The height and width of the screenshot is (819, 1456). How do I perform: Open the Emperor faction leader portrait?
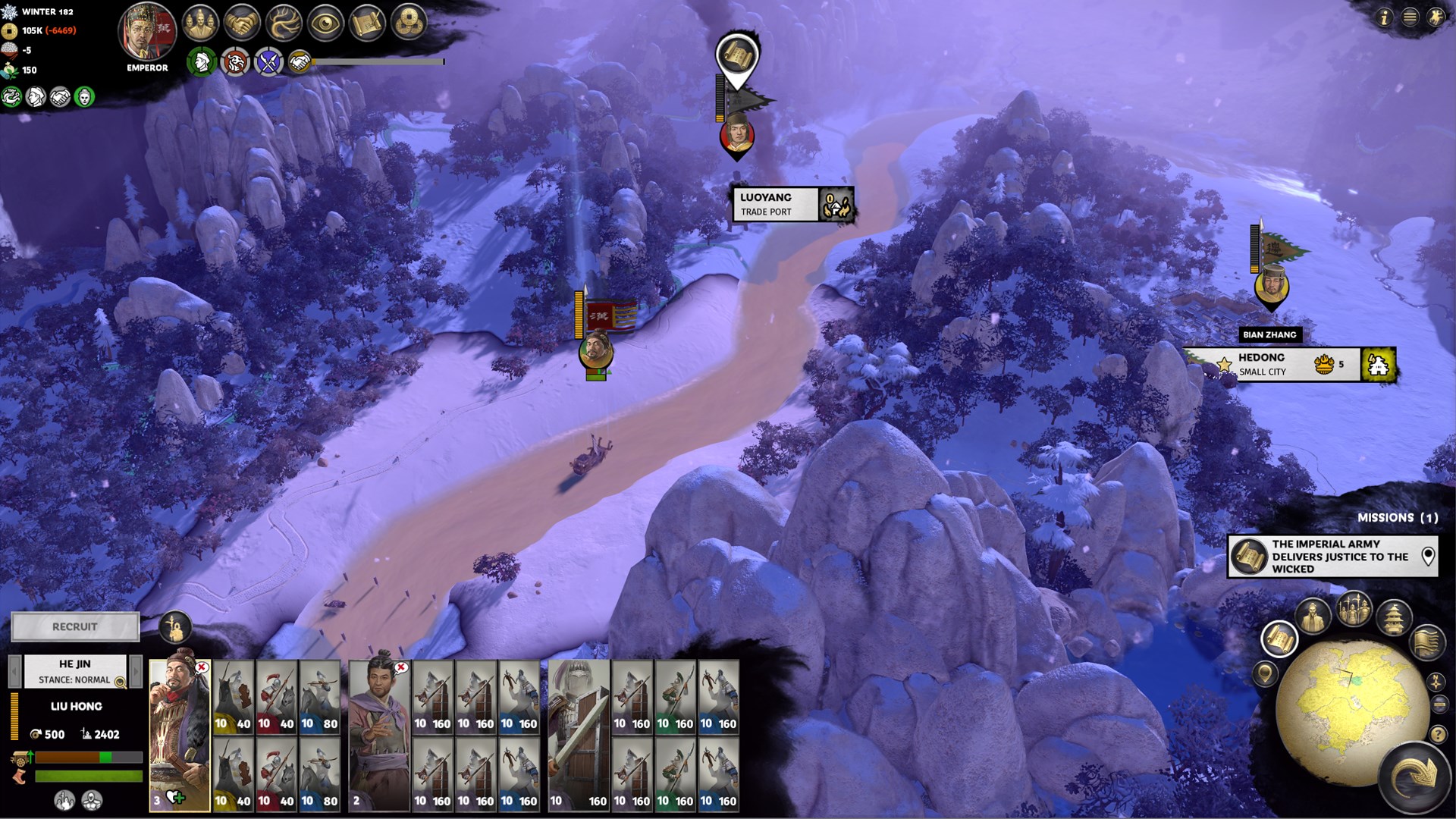[147, 32]
